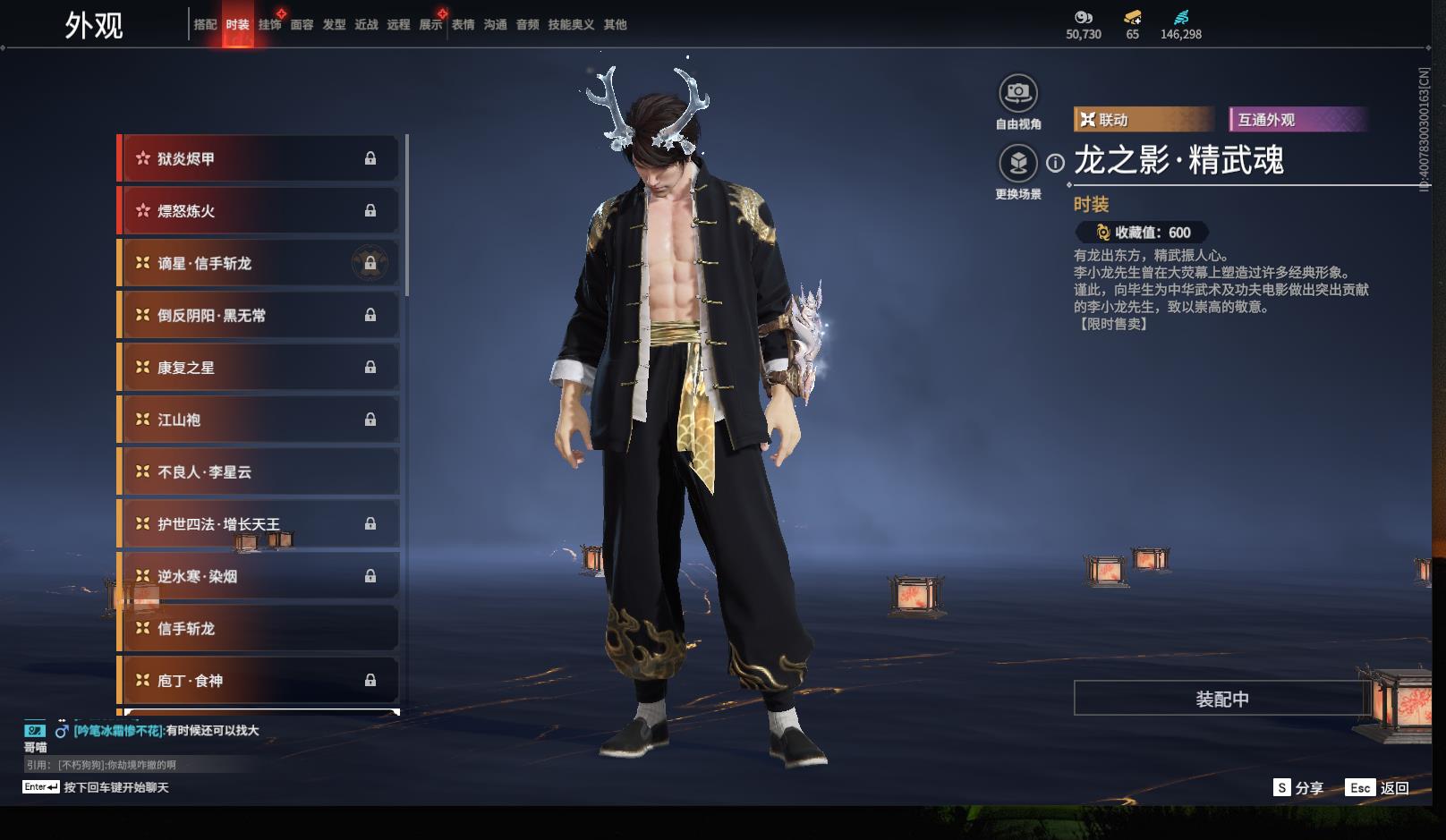Open the 近战 melee weapon tab
The image size is (1446, 840).
click(366, 25)
